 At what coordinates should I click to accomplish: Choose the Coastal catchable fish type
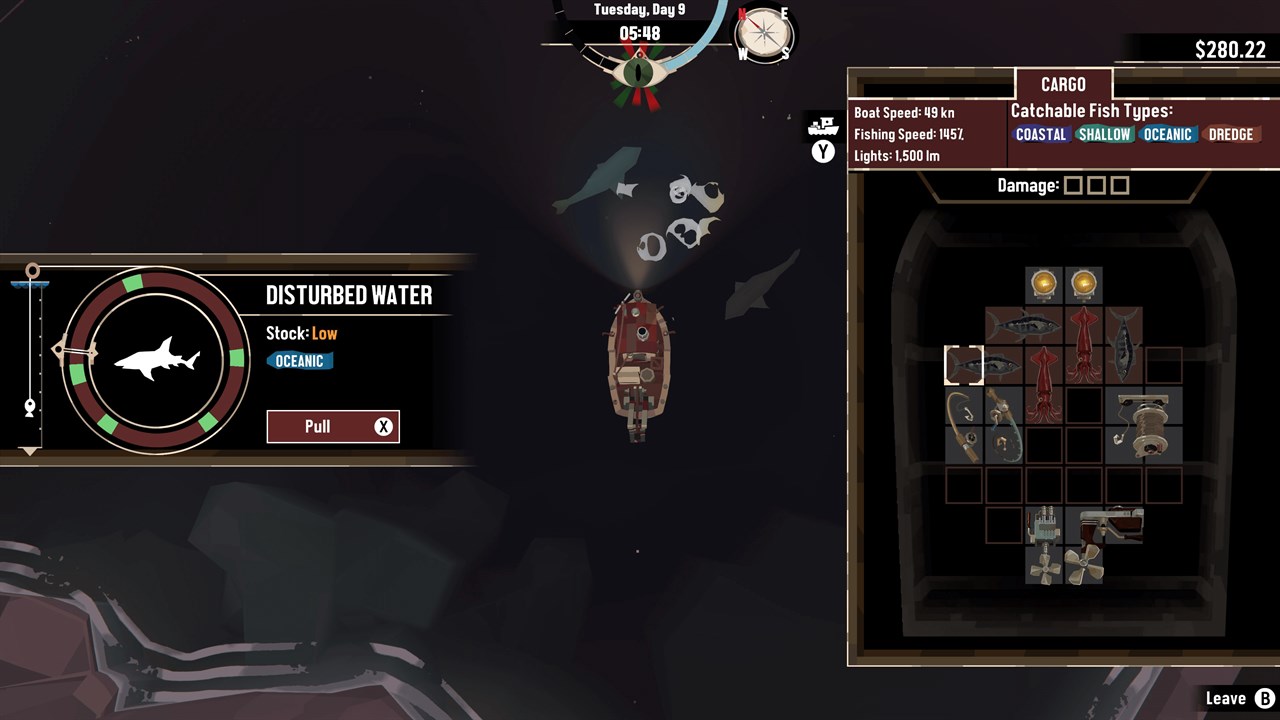(1041, 135)
